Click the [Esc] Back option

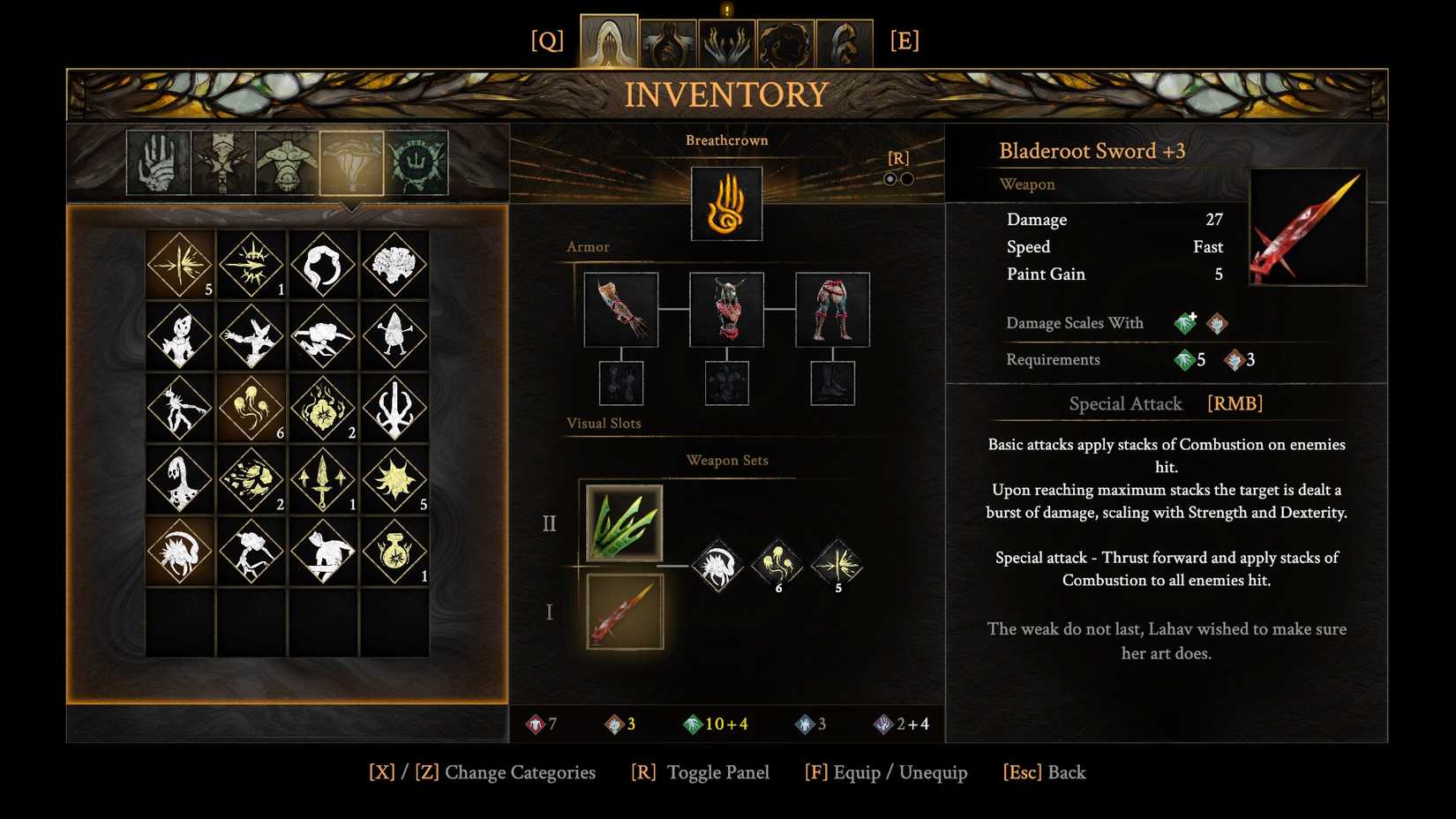pos(1044,772)
